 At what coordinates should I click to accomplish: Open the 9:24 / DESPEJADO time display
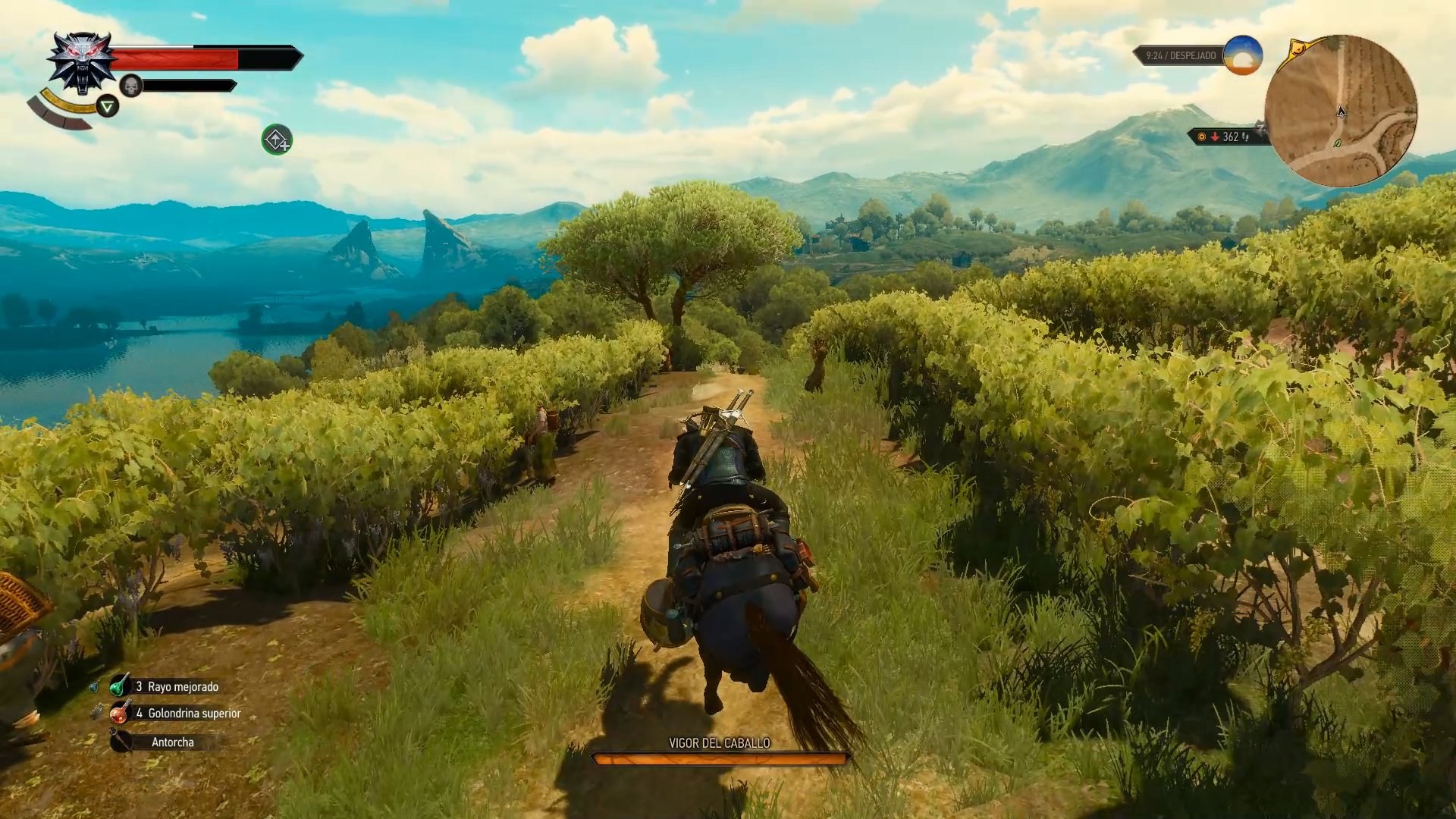click(x=1181, y=55)
